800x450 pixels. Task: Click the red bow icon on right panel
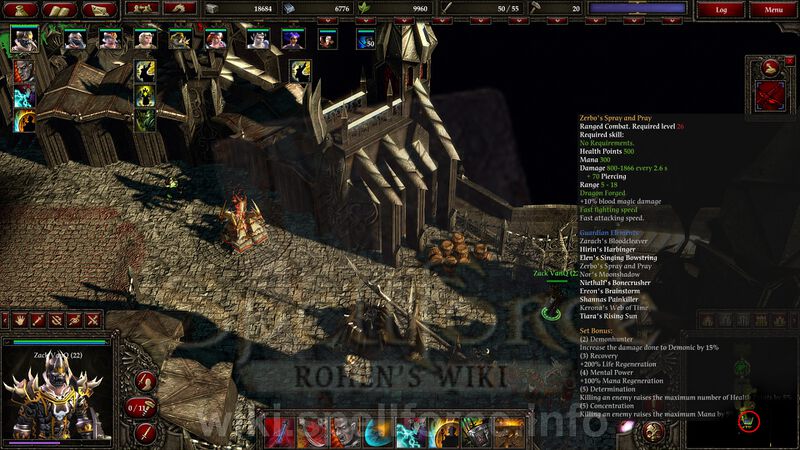pyautogui.click(x=772, y=97)
